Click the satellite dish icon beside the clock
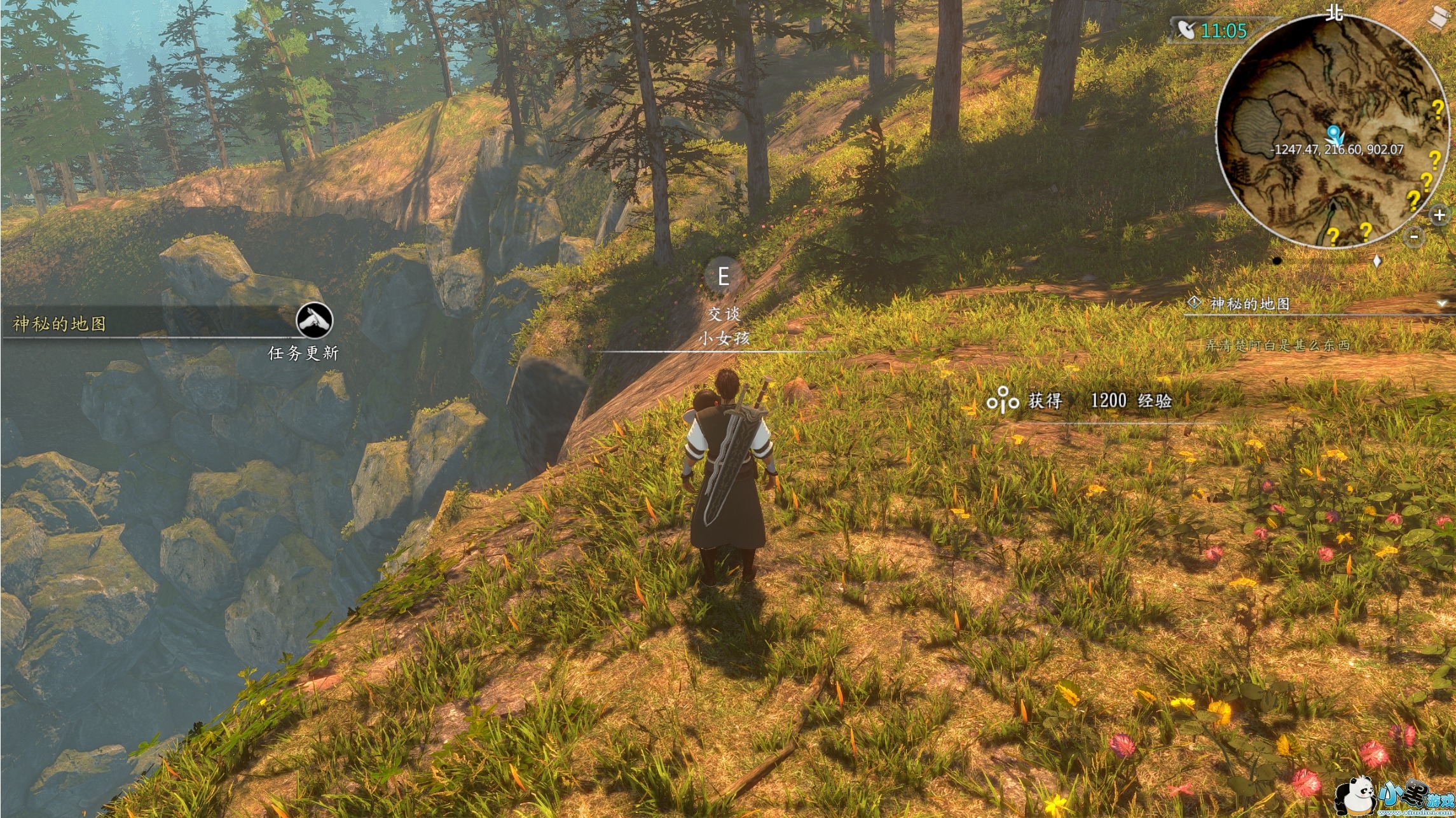This screenshot has height=818, width=1456. coord(1185,30)
